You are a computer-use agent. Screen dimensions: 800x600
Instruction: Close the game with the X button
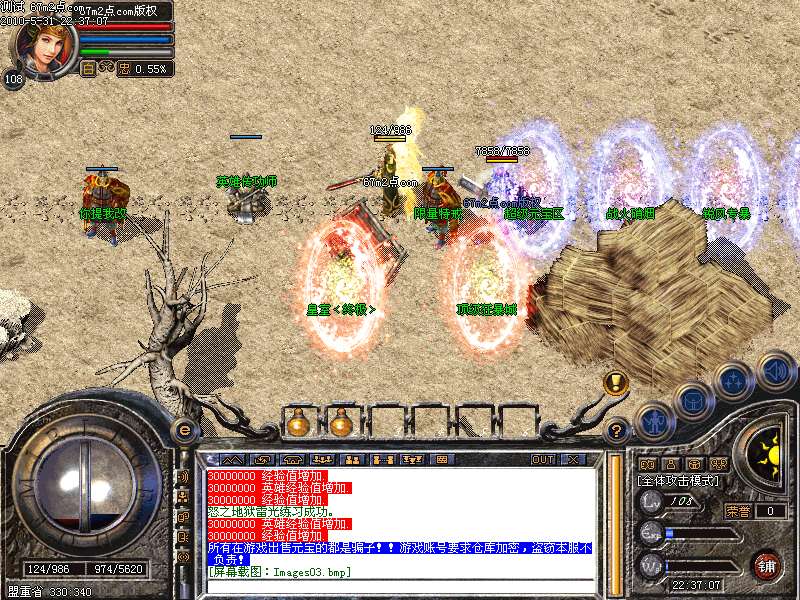572,459
